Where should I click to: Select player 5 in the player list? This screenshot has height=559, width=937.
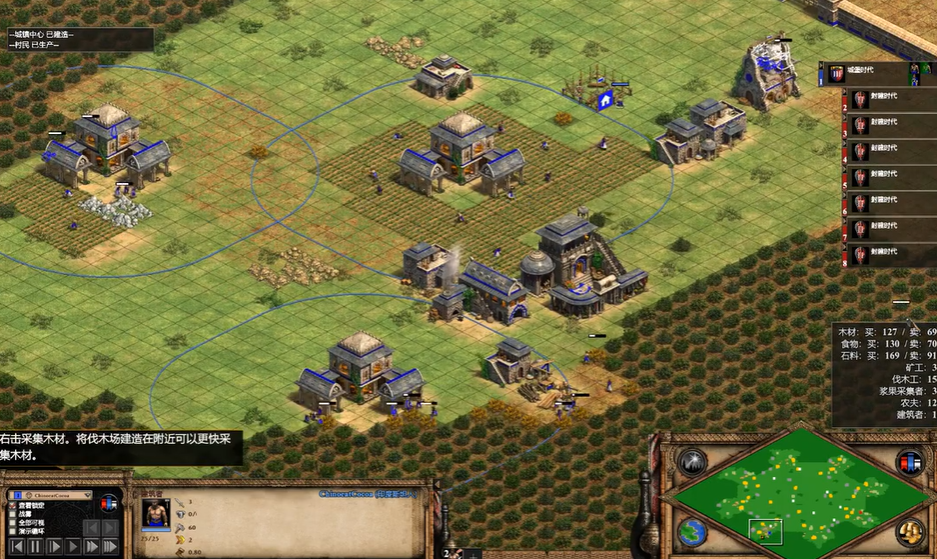[880, 176]
